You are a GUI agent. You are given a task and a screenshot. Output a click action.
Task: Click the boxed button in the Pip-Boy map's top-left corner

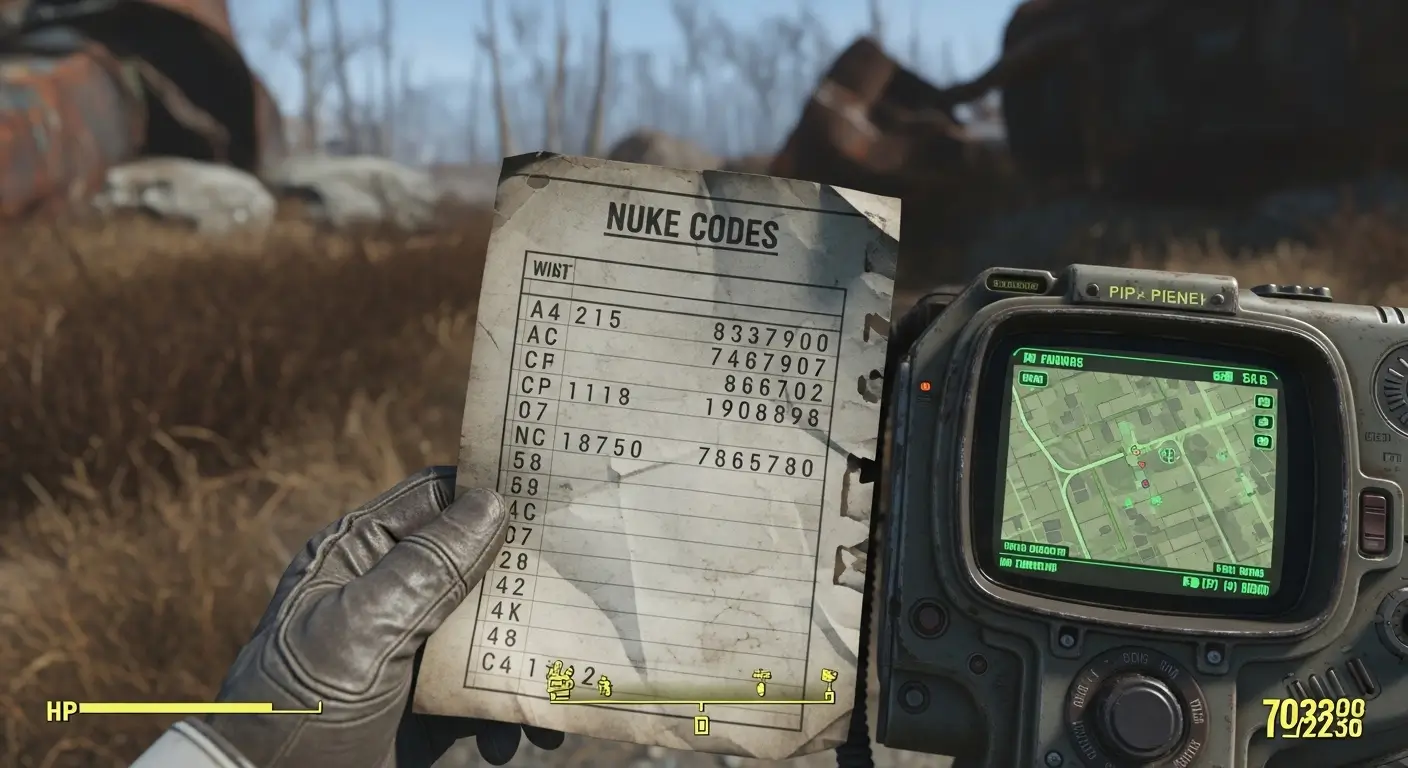pyautogui.click(x=1032, y=379)
